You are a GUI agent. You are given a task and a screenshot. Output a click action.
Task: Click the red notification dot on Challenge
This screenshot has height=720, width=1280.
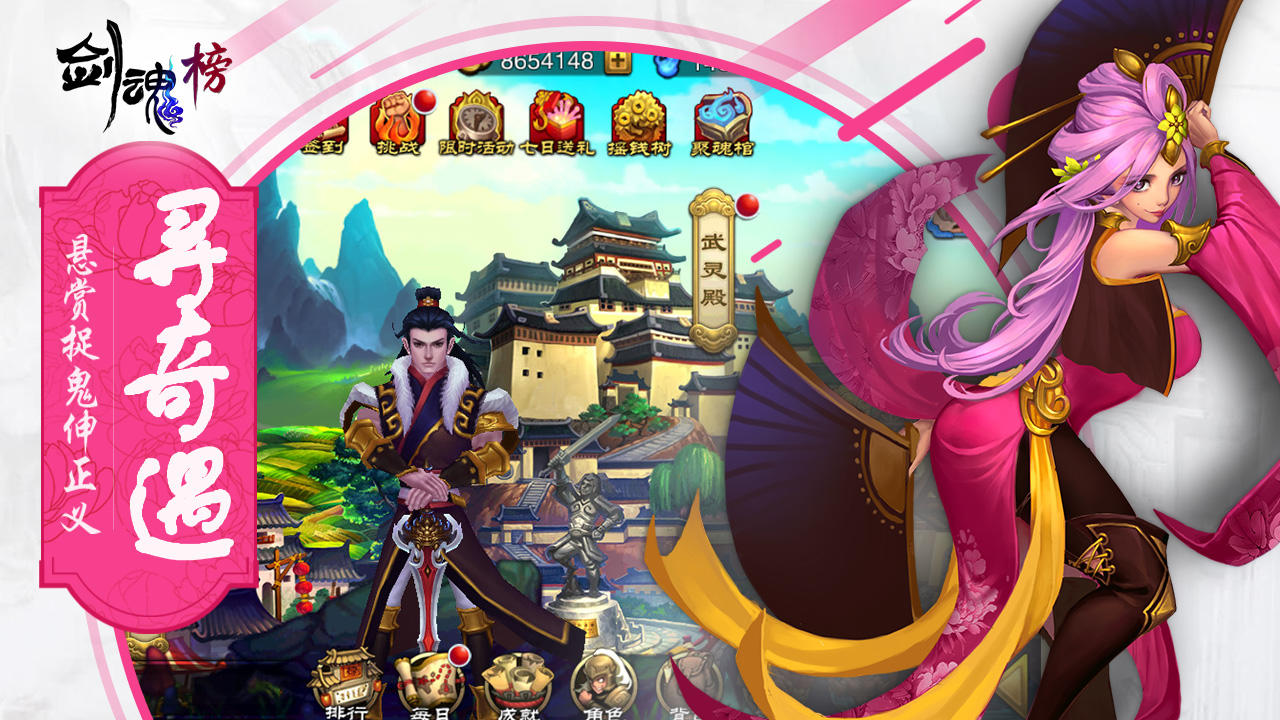(424, 102)
